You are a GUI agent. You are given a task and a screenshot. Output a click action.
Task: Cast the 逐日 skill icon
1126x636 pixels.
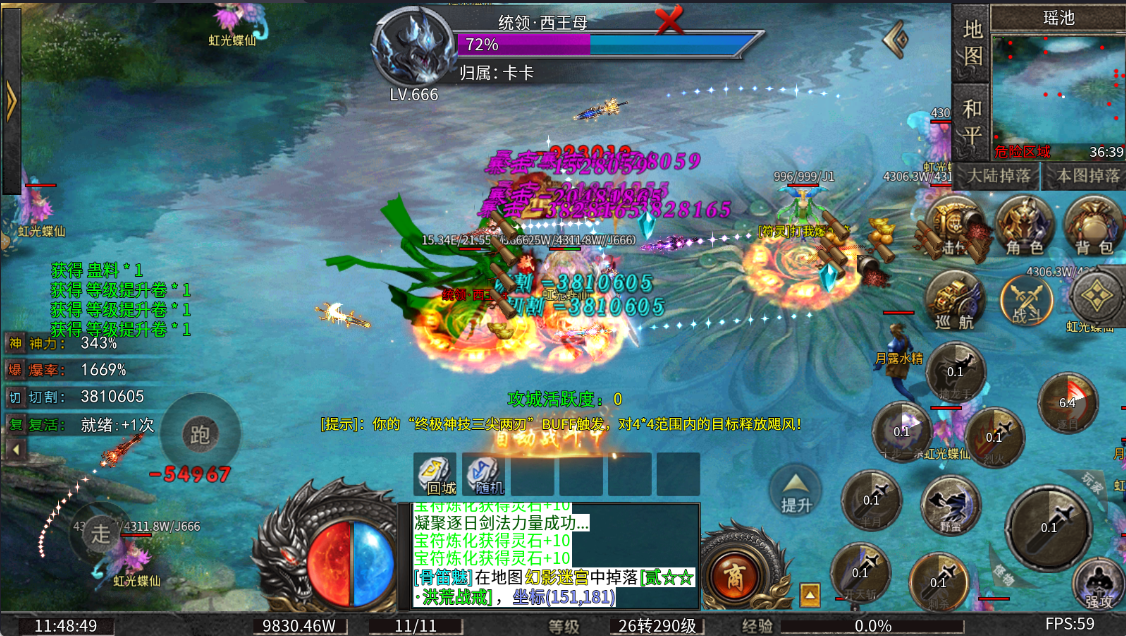click(1068, 402)
